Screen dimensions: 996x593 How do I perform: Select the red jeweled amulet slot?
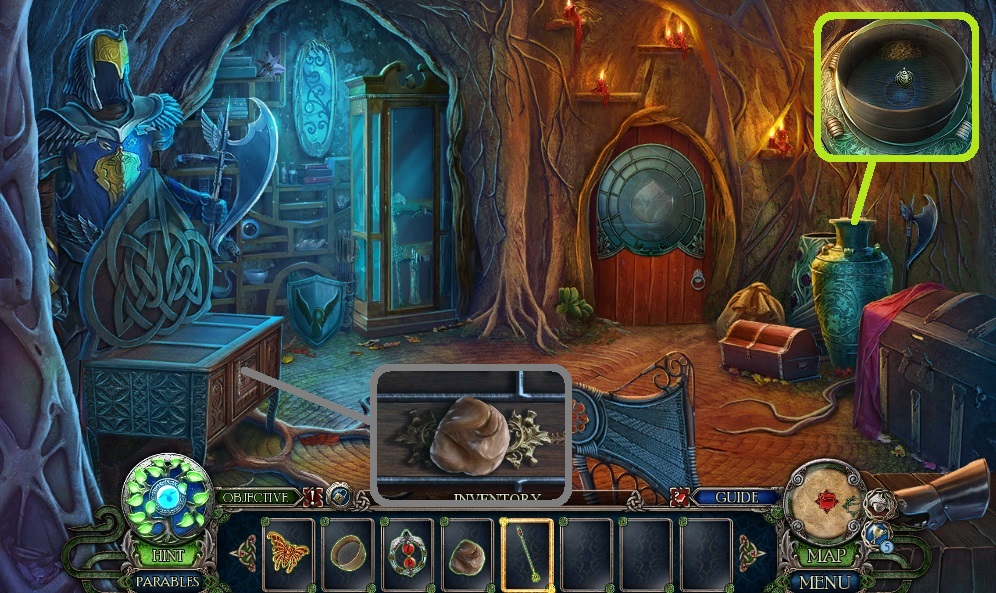407,553
